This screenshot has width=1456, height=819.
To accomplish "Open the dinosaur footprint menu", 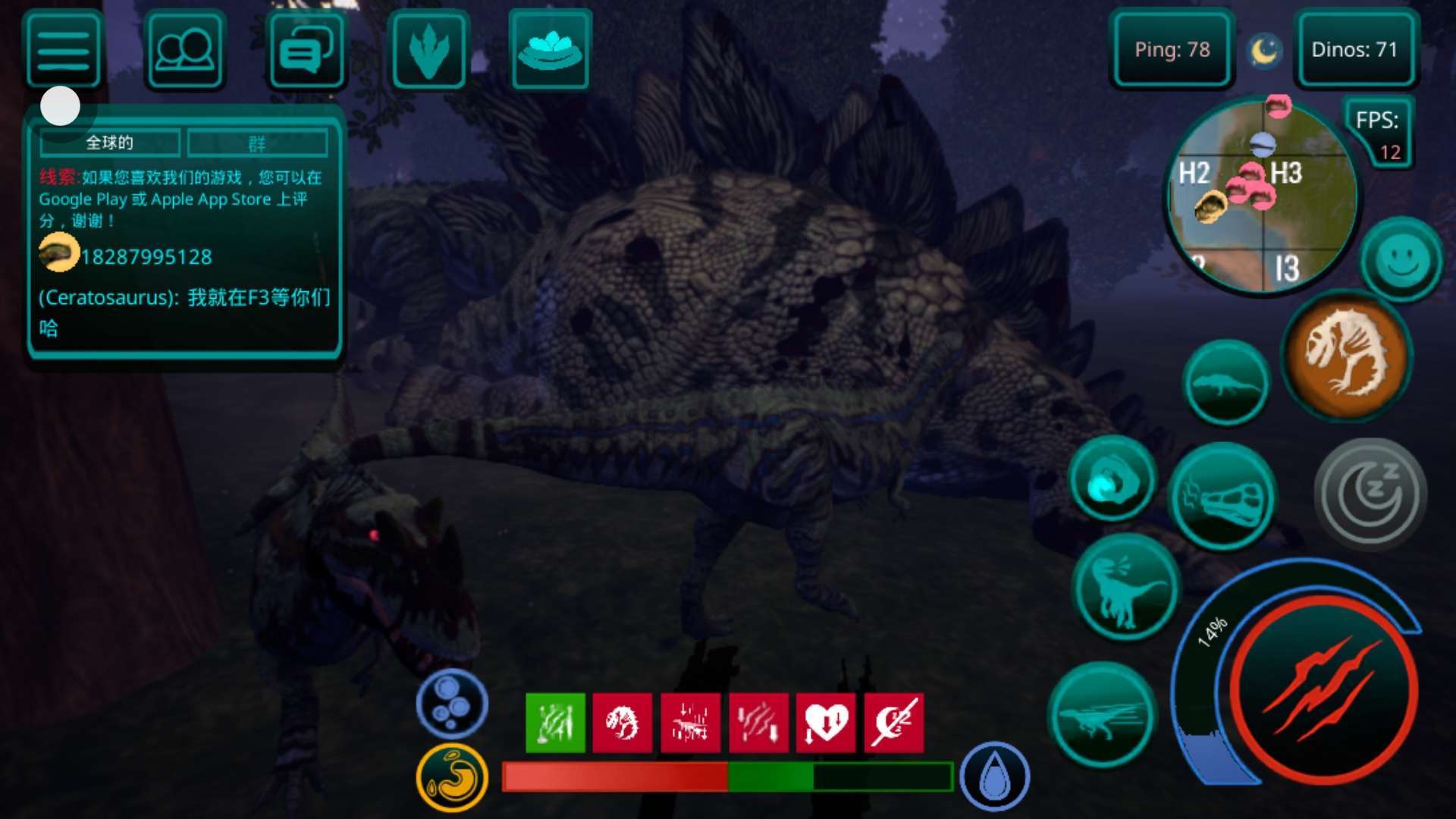I will click(x=428, y=51).
